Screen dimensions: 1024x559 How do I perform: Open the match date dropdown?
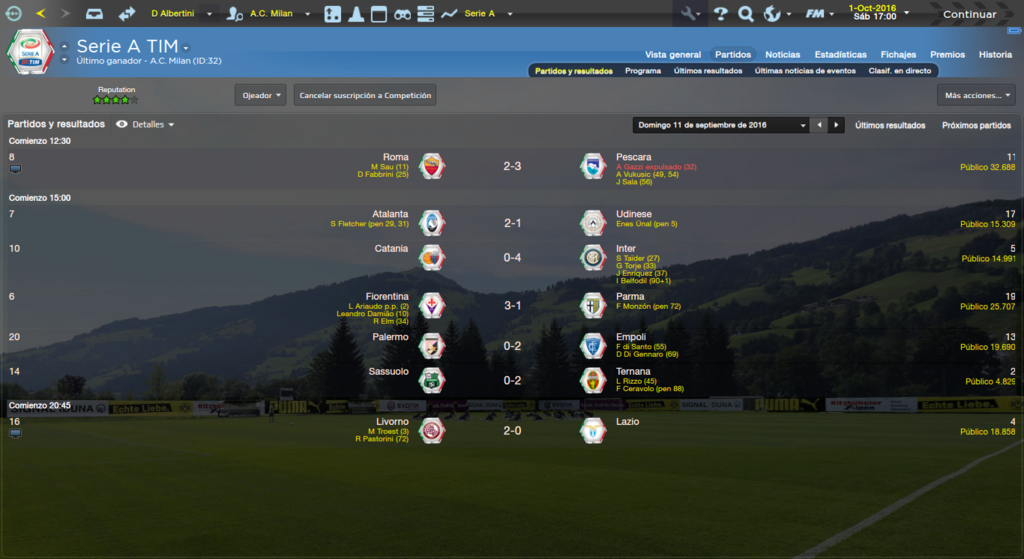pos(721,125)
